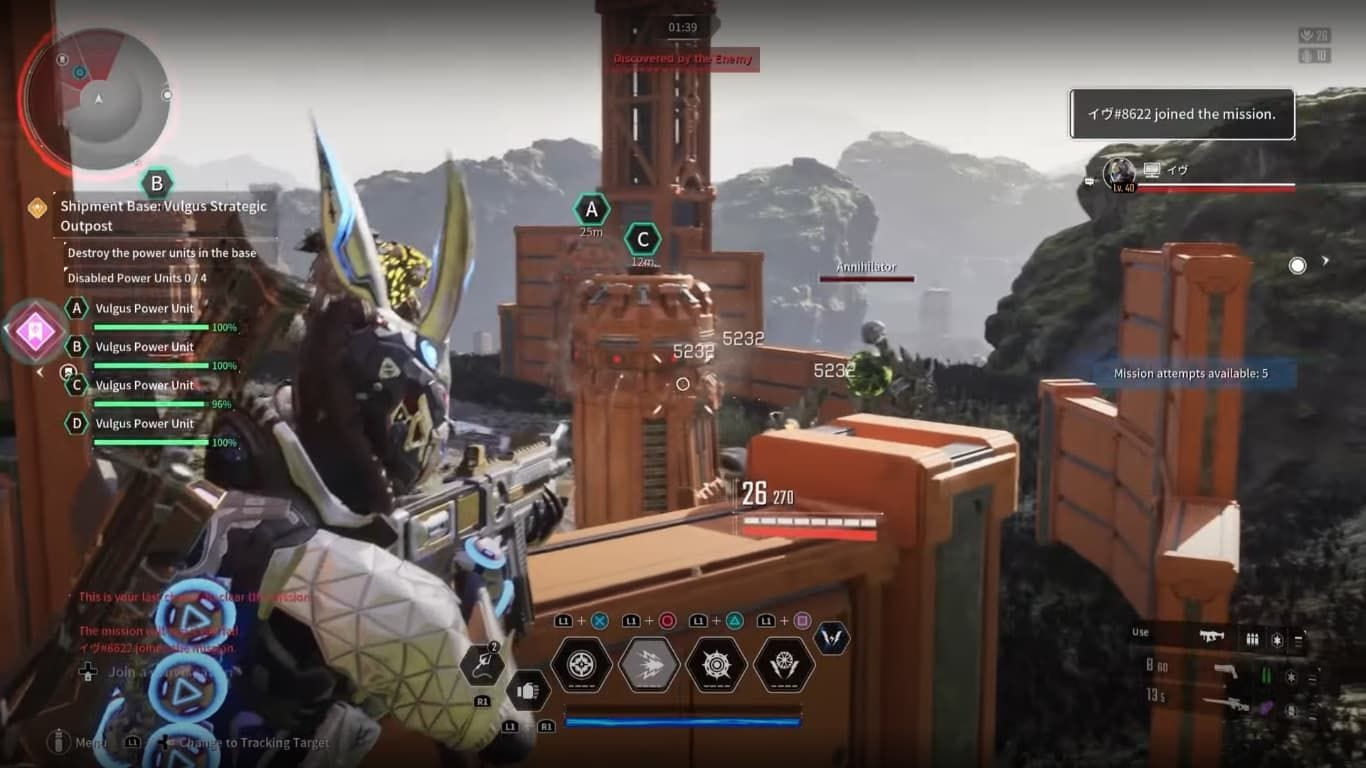Viewport: 1366px width, 768px height.
Task: Expand the left arrow beside the objective list
Action: [x=39, y=372]
